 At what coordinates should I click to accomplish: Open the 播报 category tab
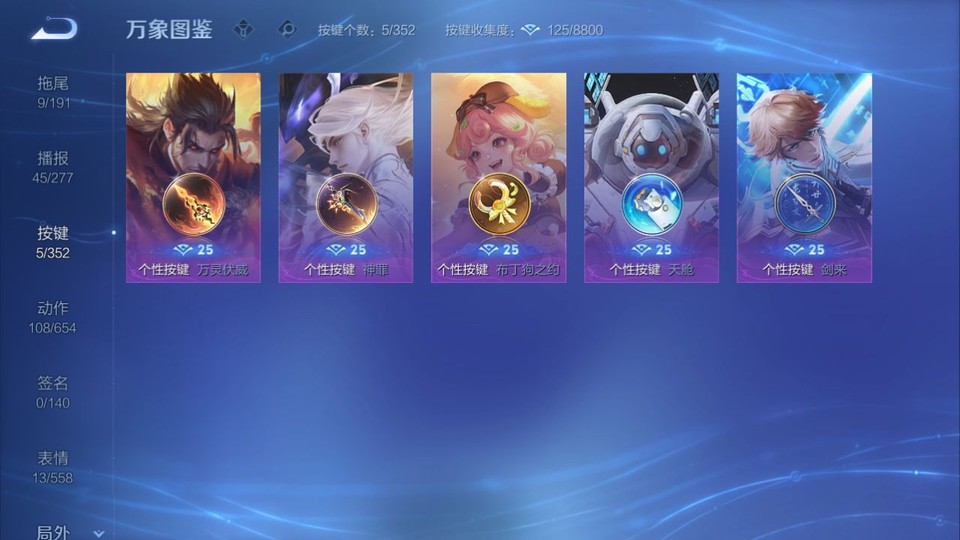pos(54,167)
